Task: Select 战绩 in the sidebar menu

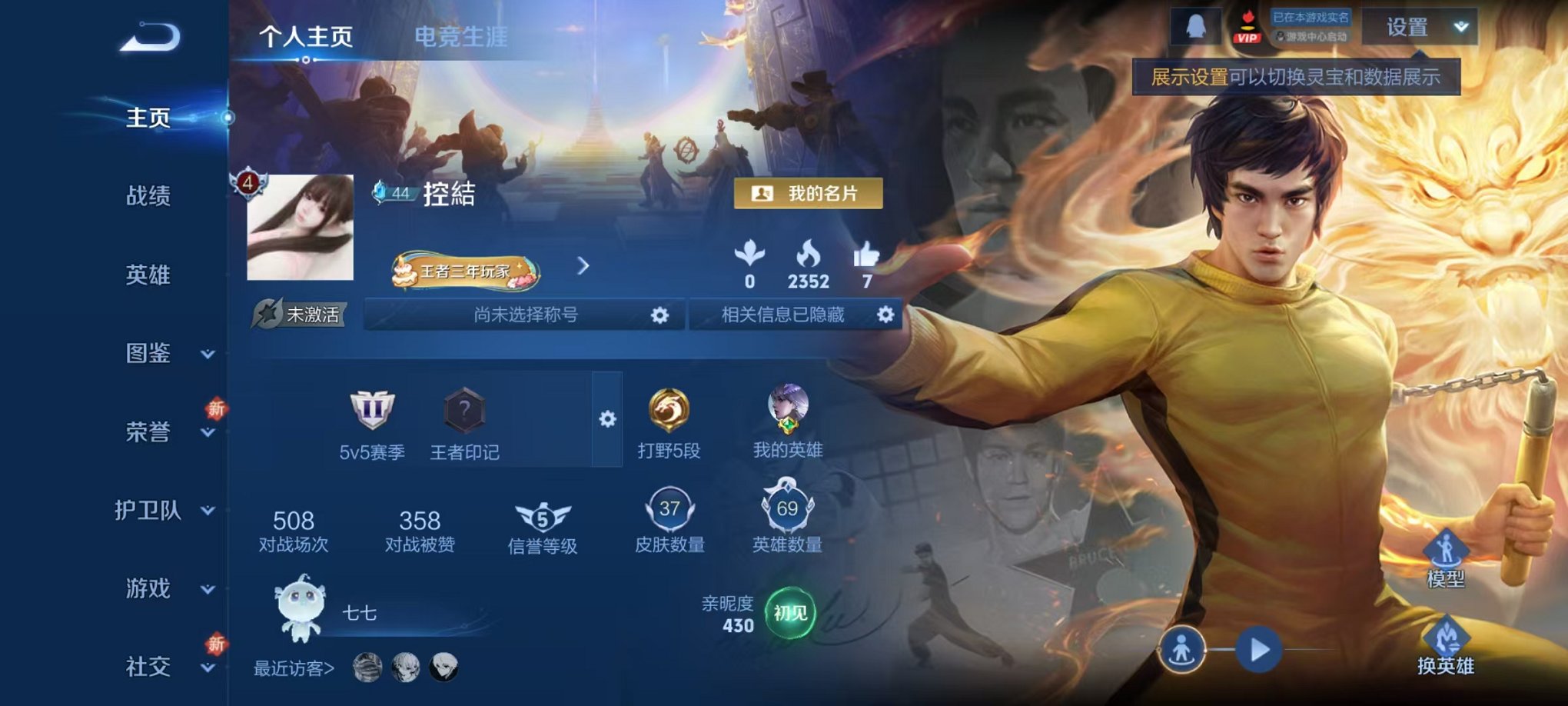Action: [x=148, y=197]
